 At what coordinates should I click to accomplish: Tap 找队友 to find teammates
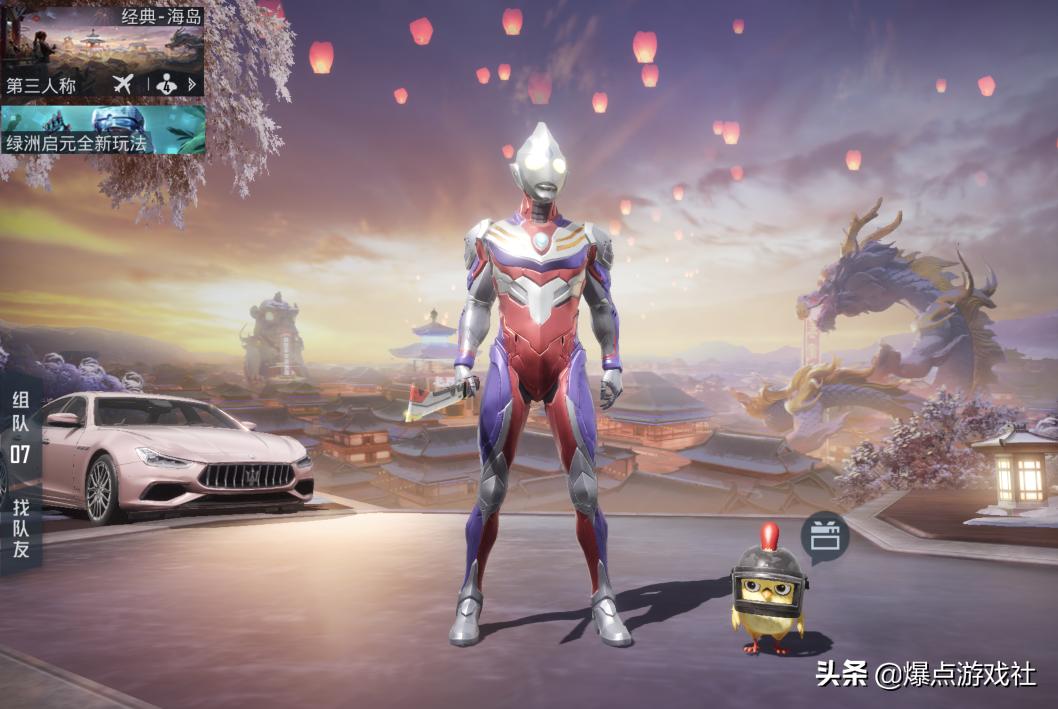(x=21, y=527)
